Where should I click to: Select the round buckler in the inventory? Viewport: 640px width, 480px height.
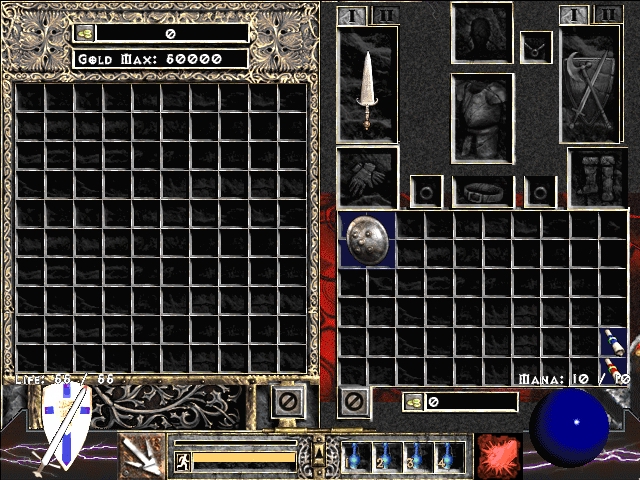click(367, 239)
